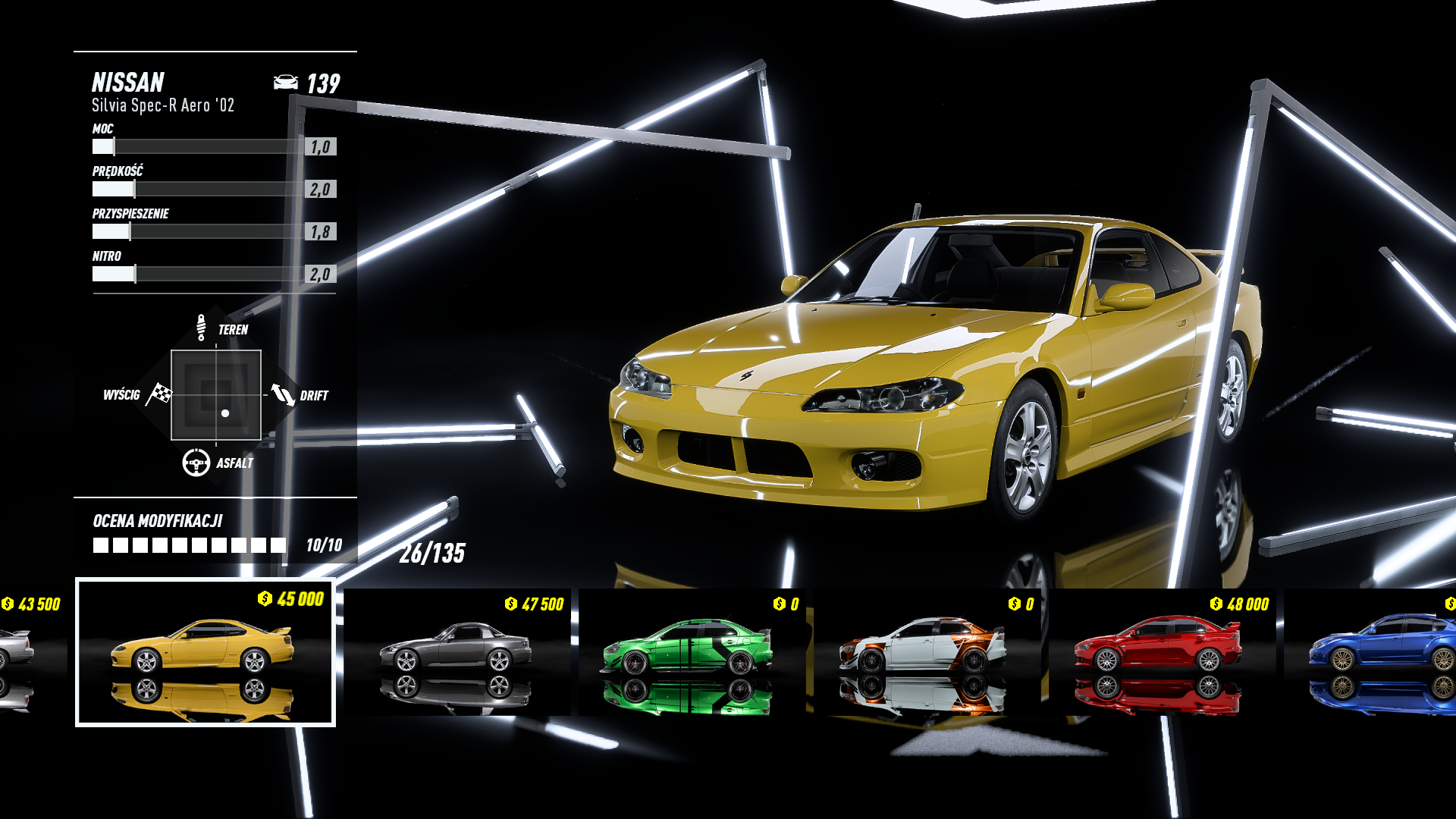Select the blue hatchback with gold wheels
The image size is (1456, 819).
coord(1373,651)
